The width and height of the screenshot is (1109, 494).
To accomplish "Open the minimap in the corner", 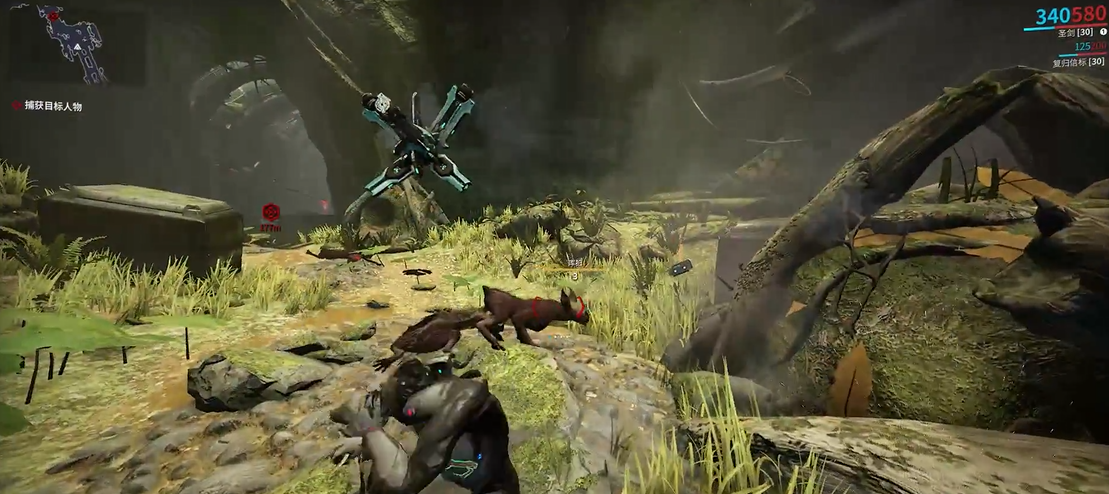I will coord(75,45).
